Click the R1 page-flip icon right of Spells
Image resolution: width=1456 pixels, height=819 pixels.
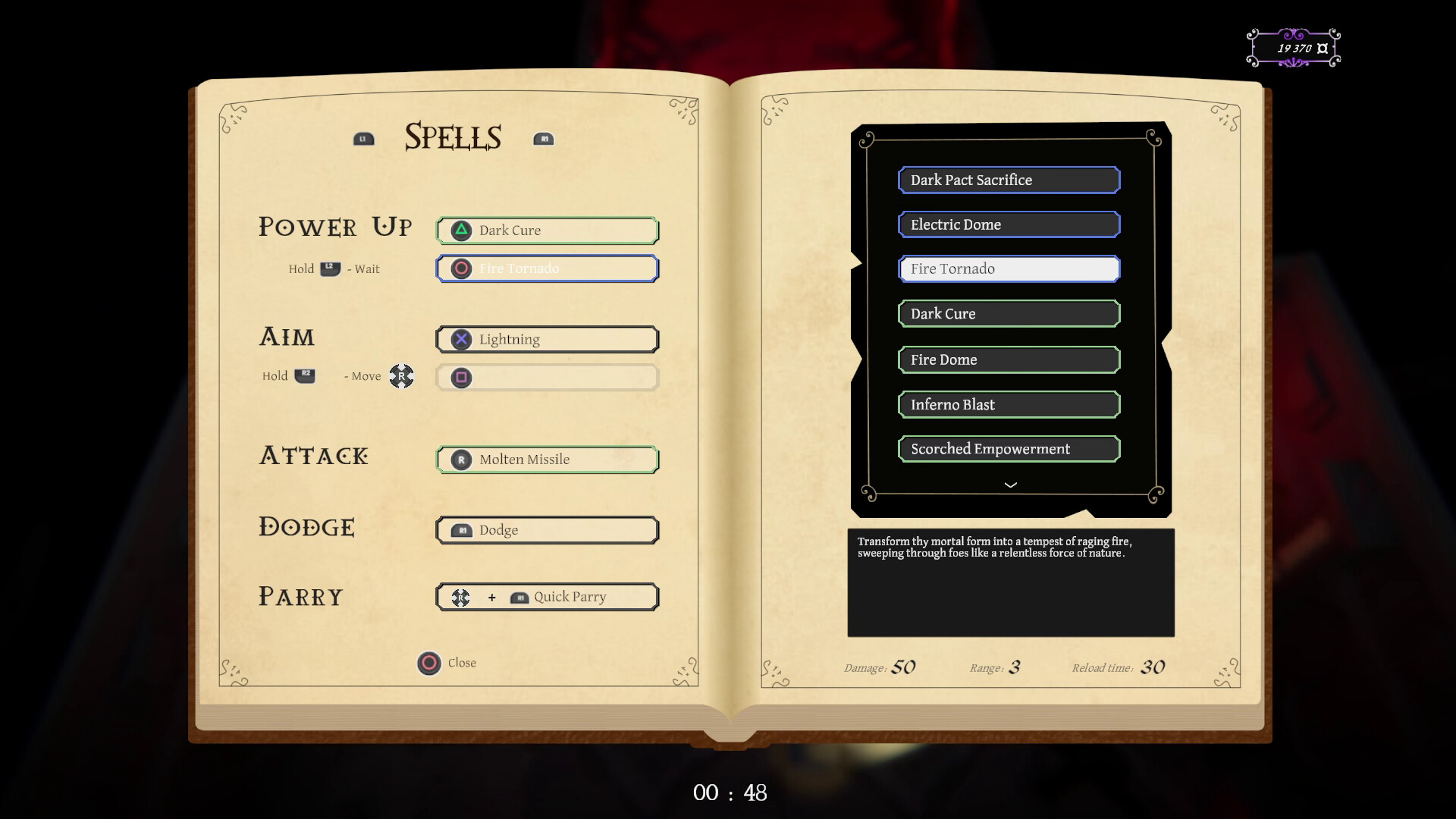pos(544,139)
